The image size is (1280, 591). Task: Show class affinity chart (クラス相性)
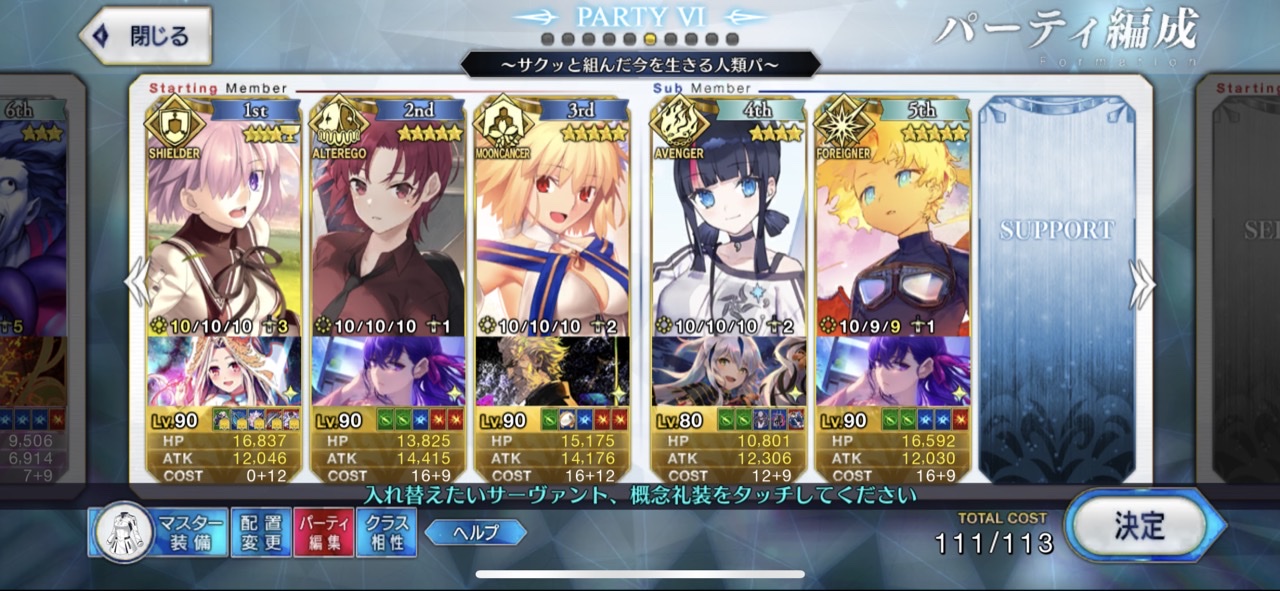point(386,532)
